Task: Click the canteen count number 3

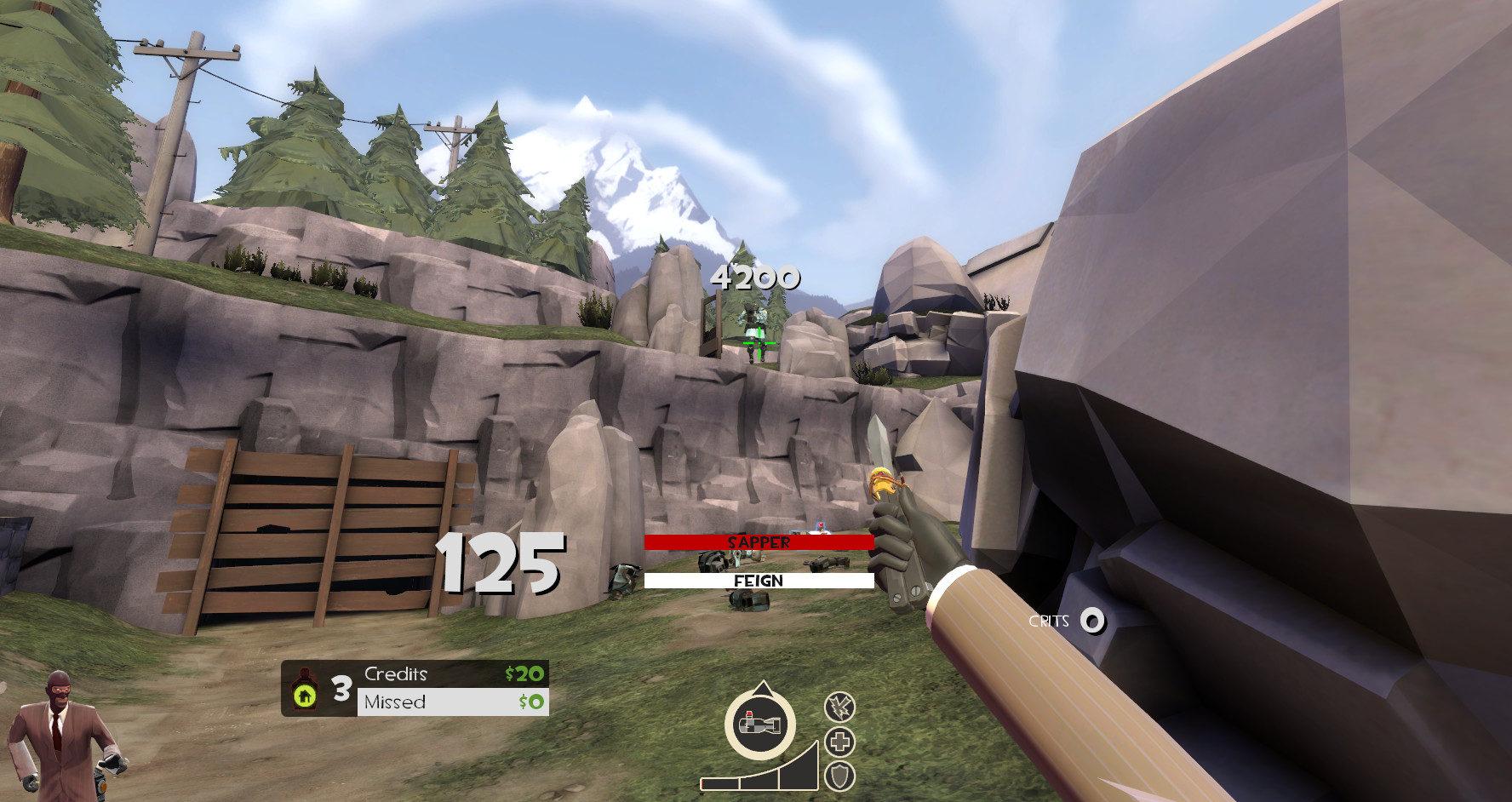Action: (342, 687)
